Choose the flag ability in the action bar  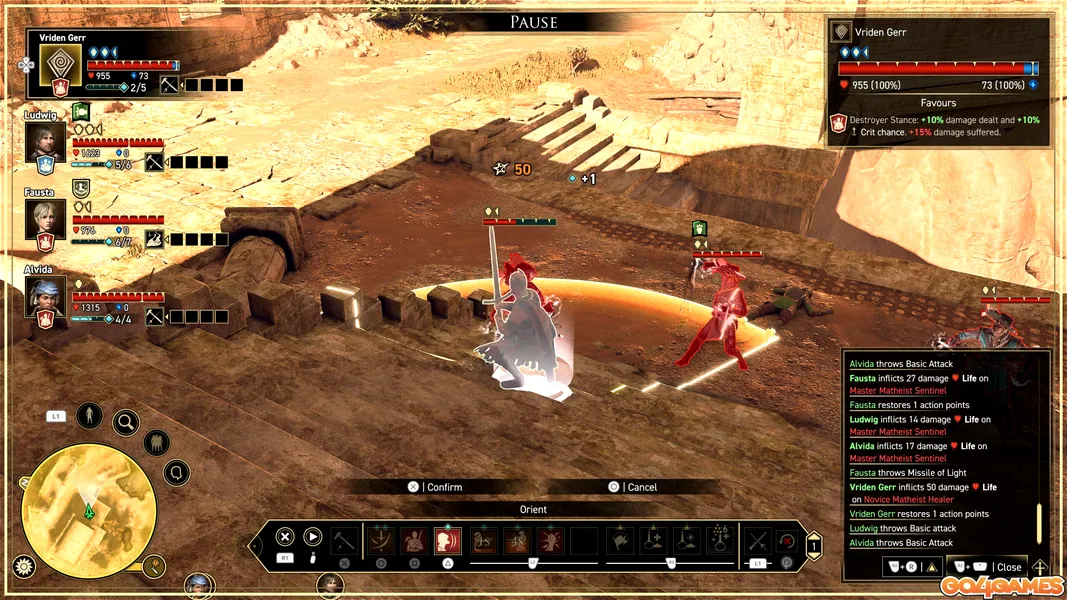point(620,541)
